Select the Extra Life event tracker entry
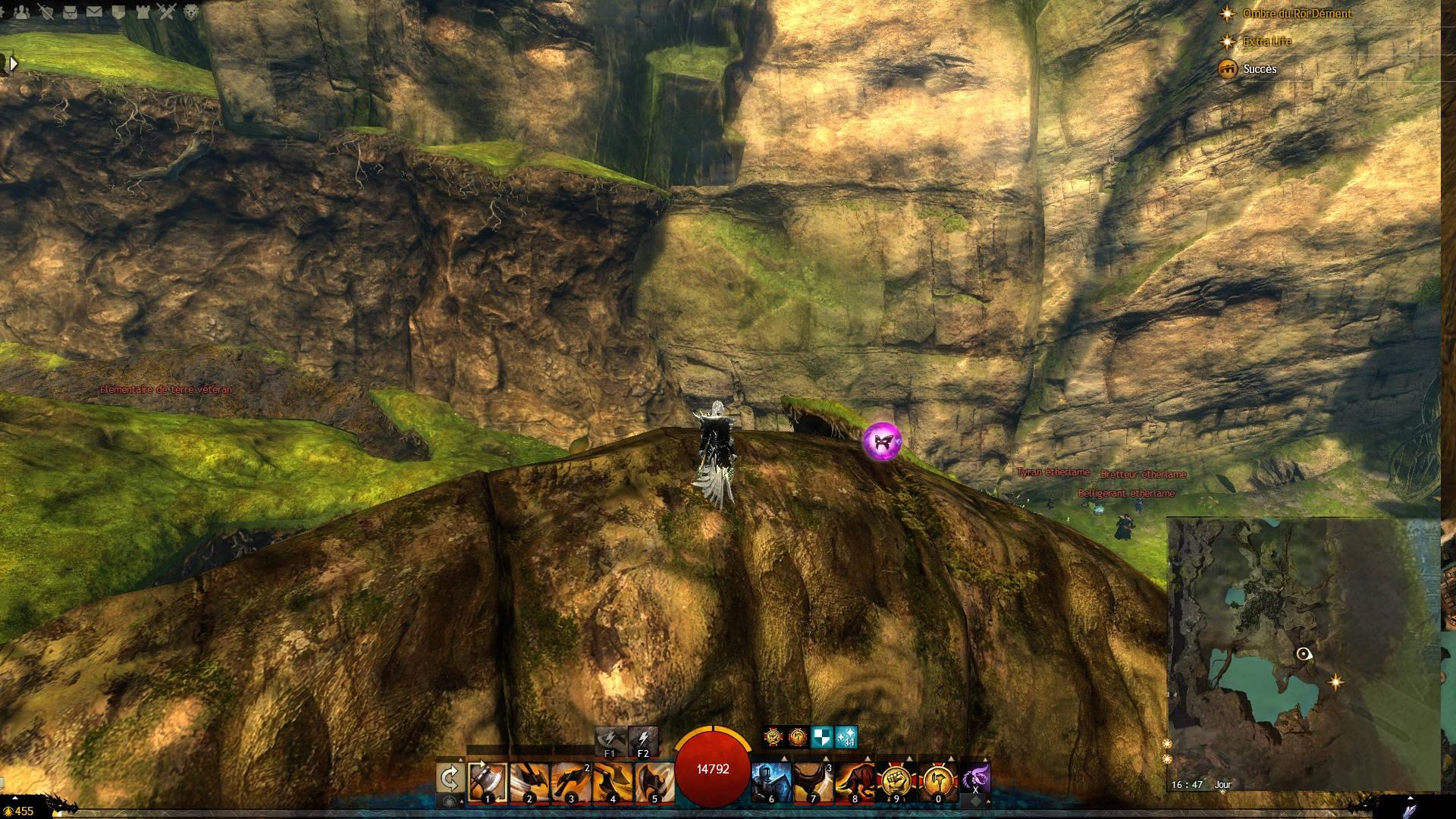This screenshot has height=819, width=1456. click(1266, 42)
